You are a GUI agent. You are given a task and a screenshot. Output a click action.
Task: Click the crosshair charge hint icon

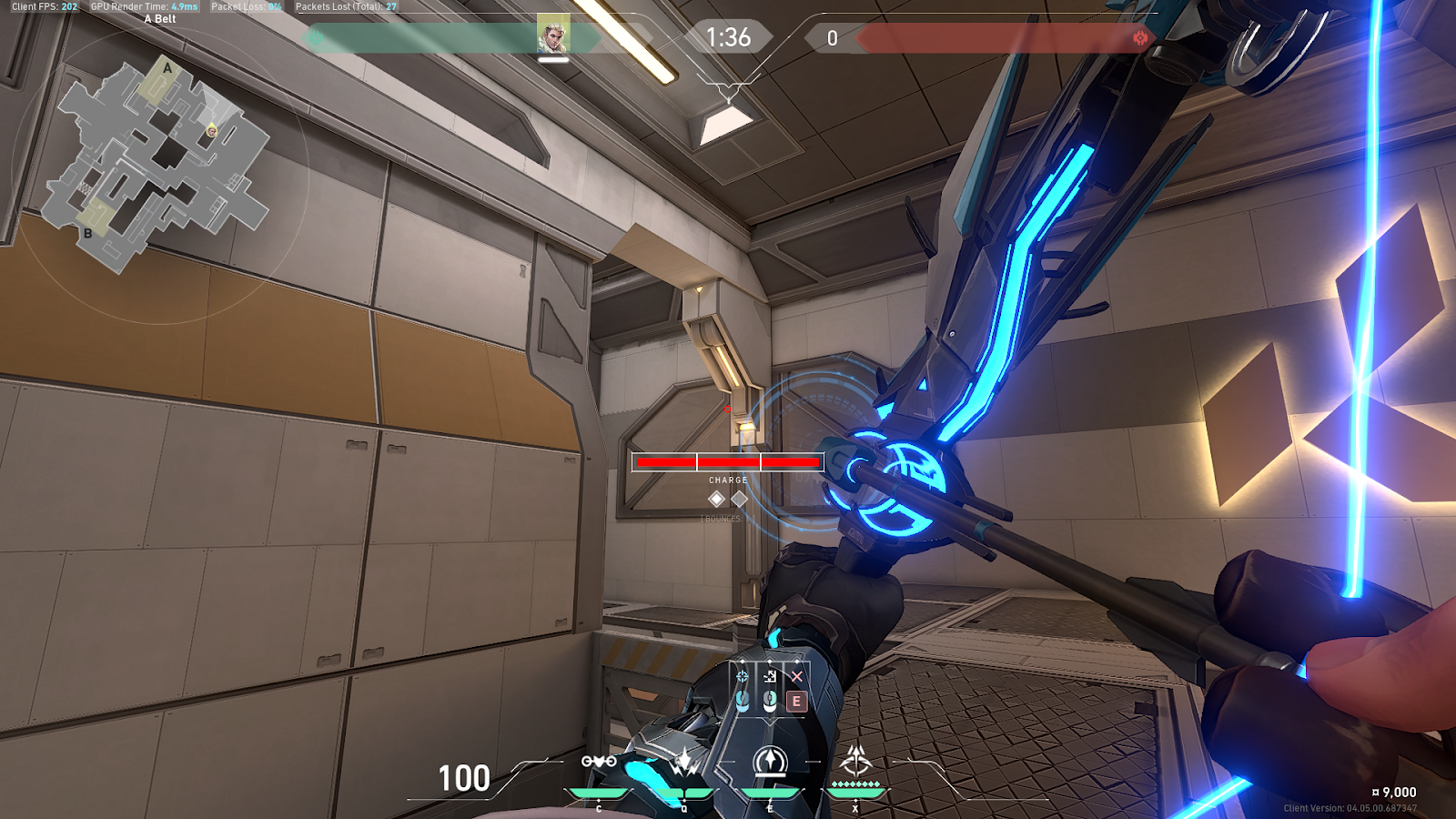click(x=743, y=676)
